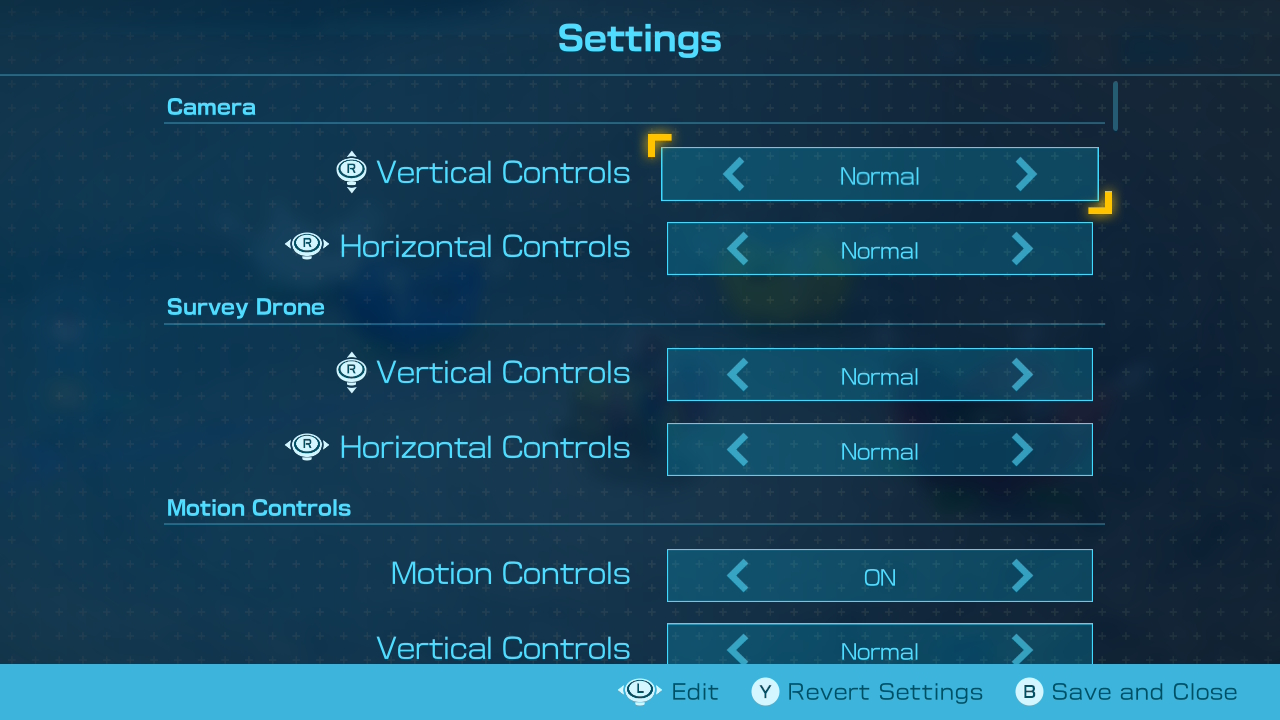Screen dimensions: 1280x720
Task: Toggle Motion Controls ON setting with left arrow
Action: point(738,576)
